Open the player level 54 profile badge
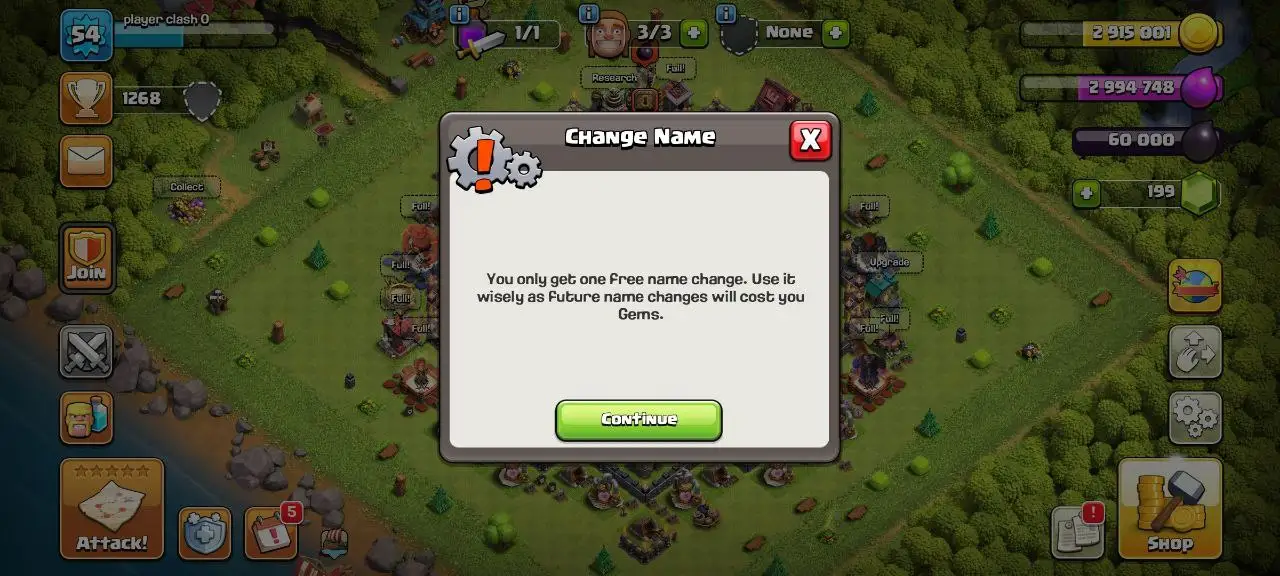The width and height of the screenshot is (1280, 576). pos(86,35)
